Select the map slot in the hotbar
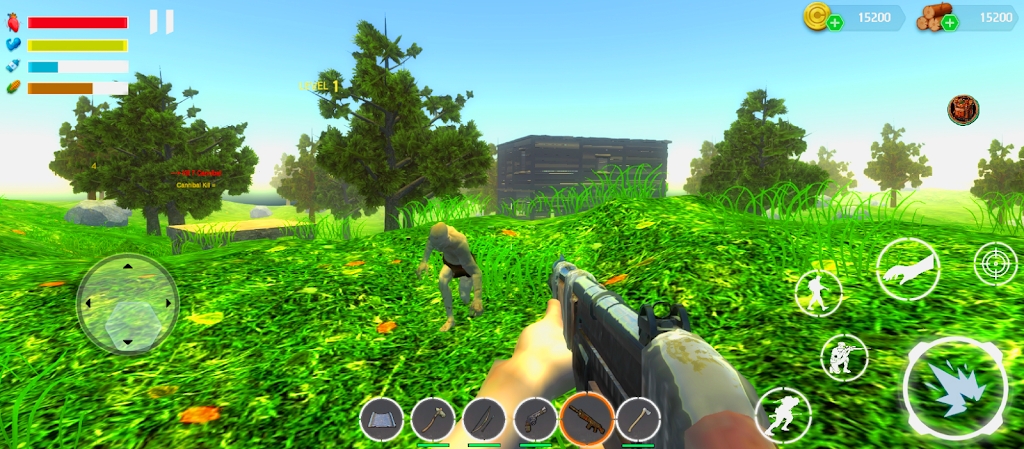1024x449 pixels. click(x=381, y=419)
